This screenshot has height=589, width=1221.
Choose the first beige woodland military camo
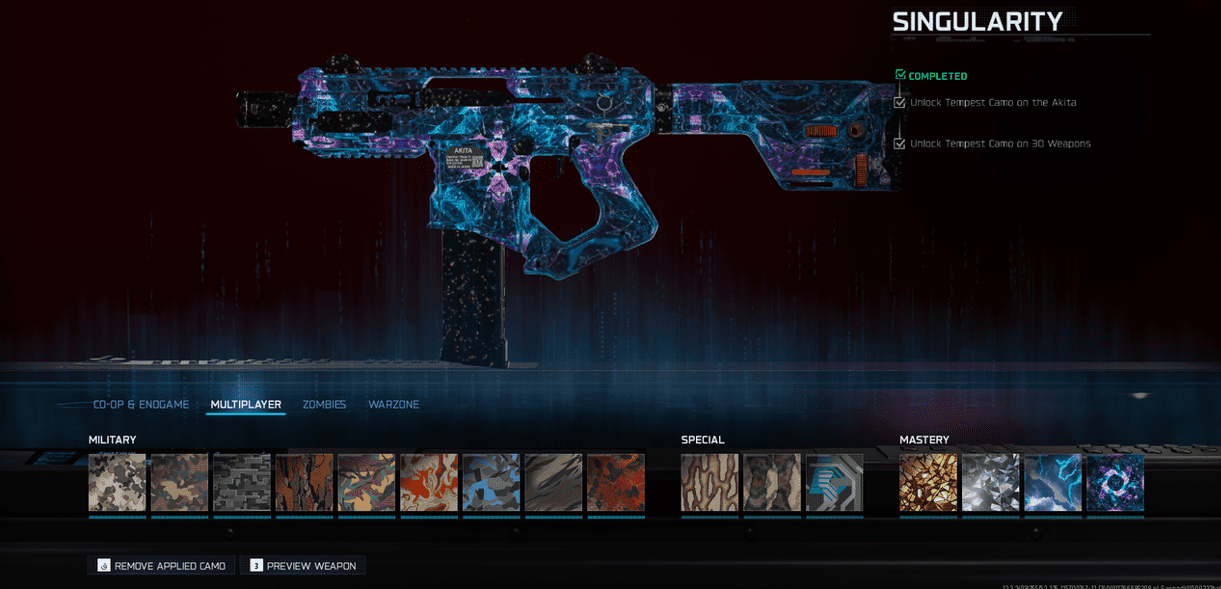click(117, 483)
